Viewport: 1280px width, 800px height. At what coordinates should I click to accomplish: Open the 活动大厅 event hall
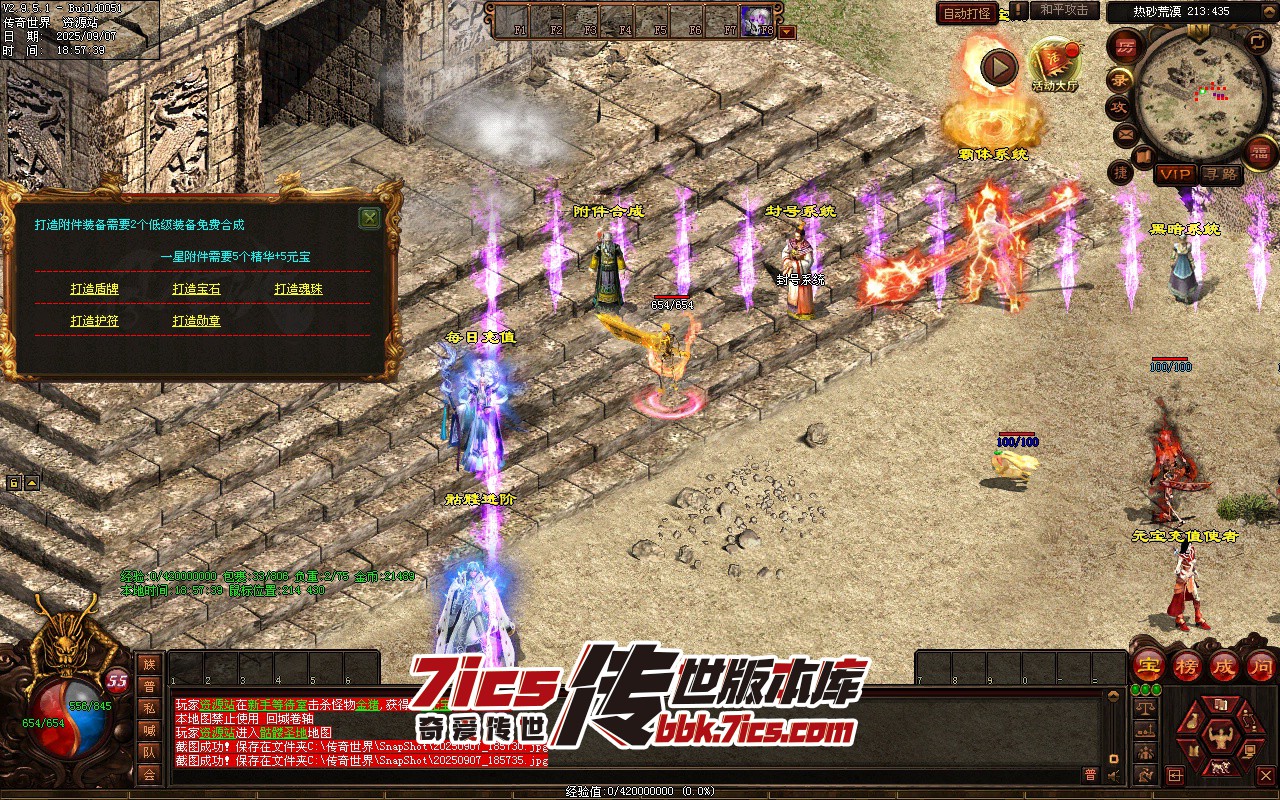(x=1055, y=65)
